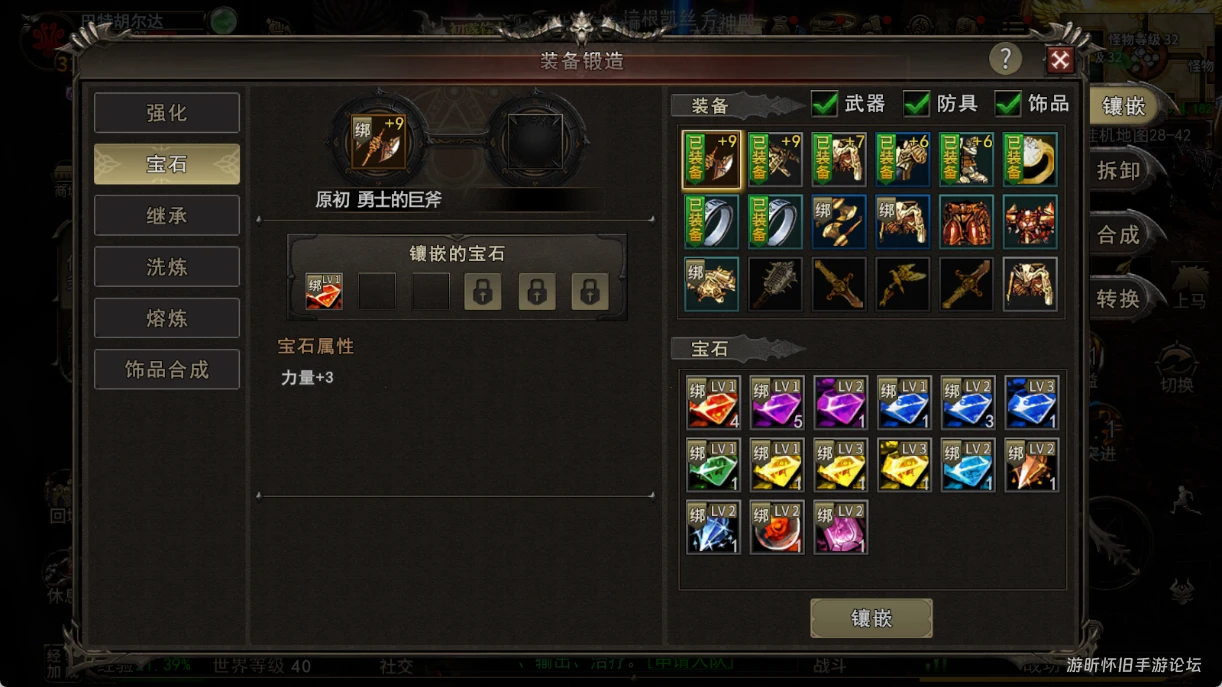This screenshot has width=1222, height=687.
Task: Open the 饰品合成 tab
Action: tap(167, 370)
